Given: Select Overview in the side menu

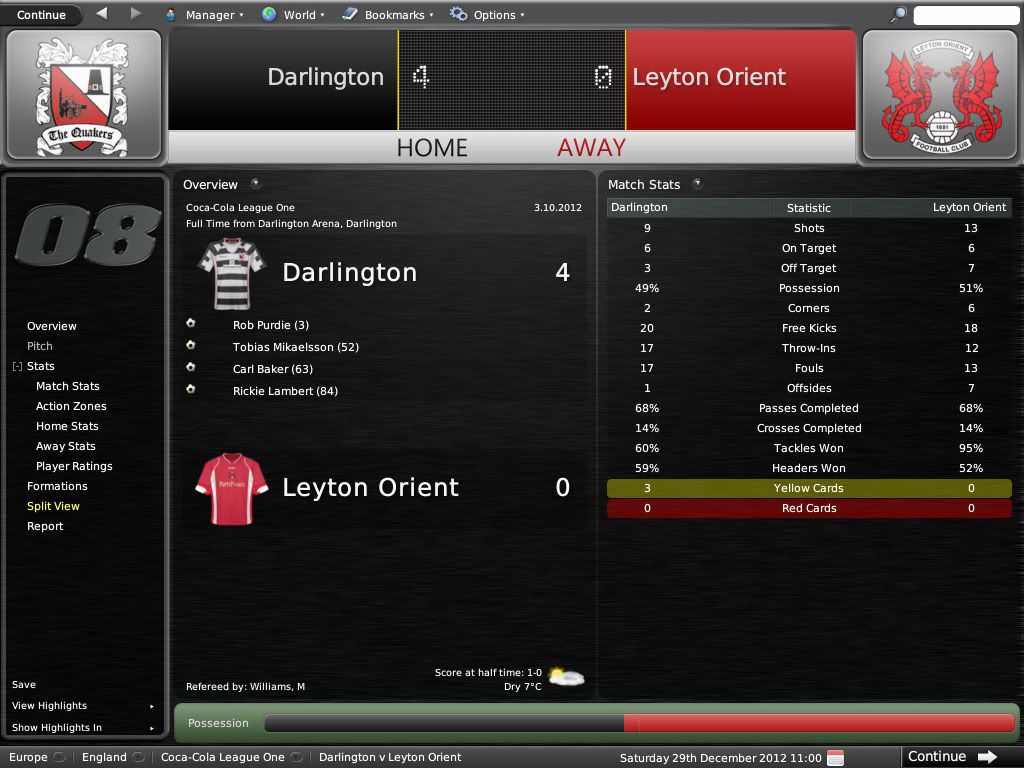Looking at the screenshot, I should (52, 326).
